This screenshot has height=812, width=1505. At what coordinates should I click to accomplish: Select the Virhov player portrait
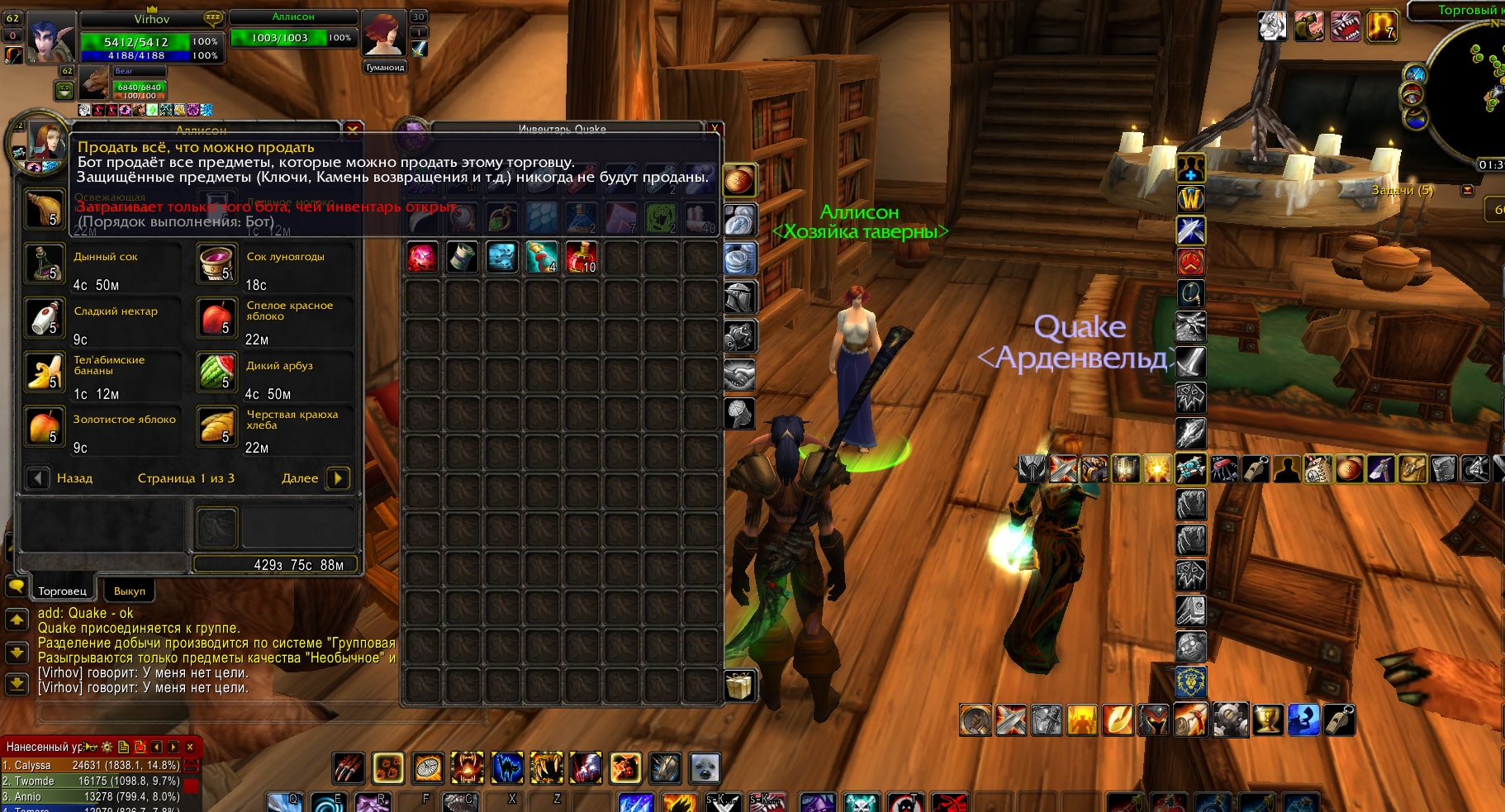(x=52, y=37)
